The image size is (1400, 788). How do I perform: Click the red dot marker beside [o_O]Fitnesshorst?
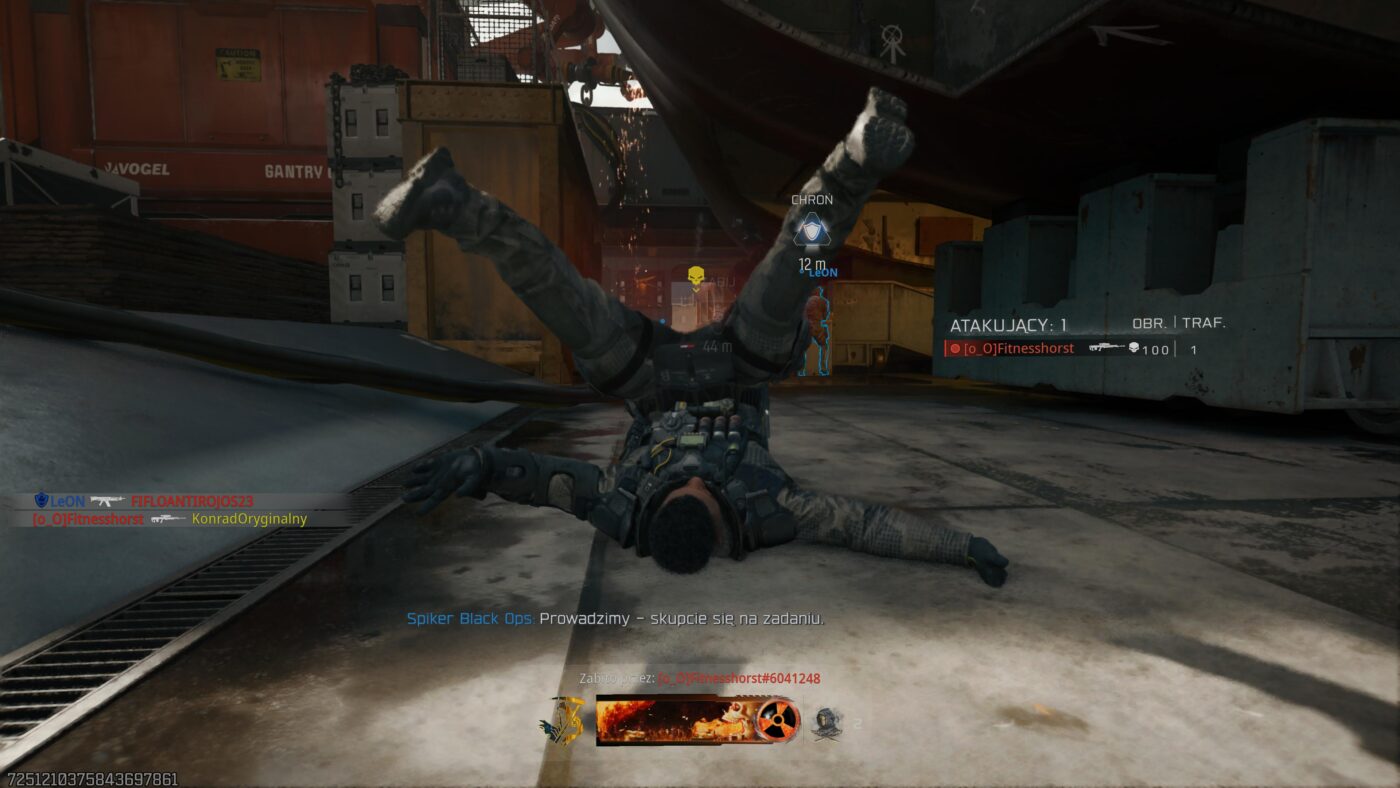956,348
